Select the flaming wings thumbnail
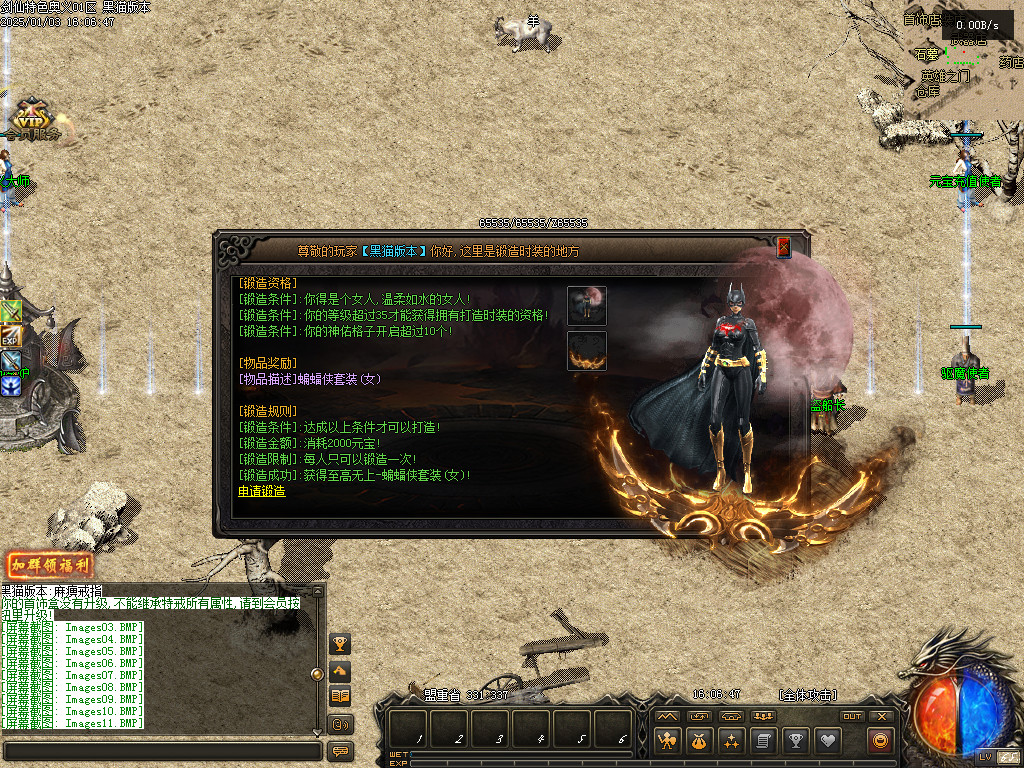Viewport: 1024px width, 768px height. (x=587, y=351)
